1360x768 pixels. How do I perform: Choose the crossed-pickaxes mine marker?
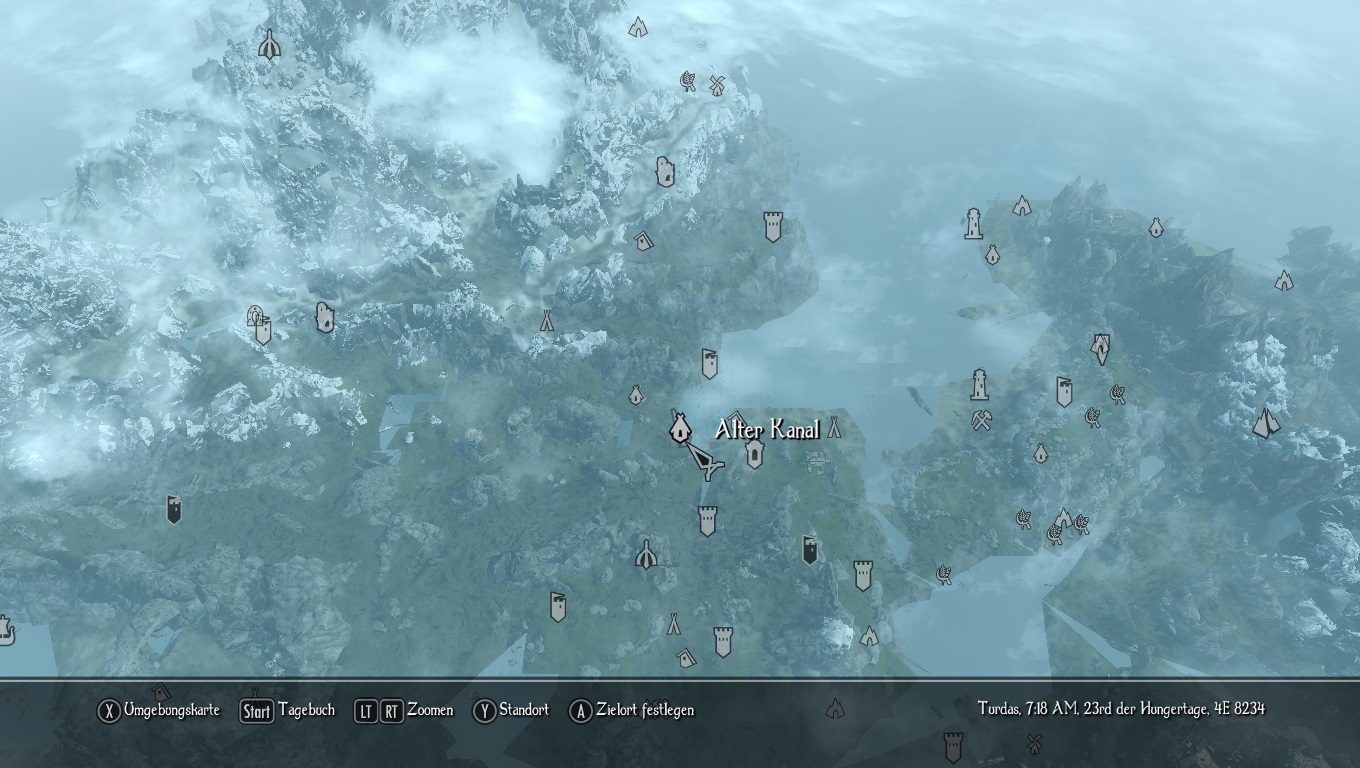click(982, 420)
